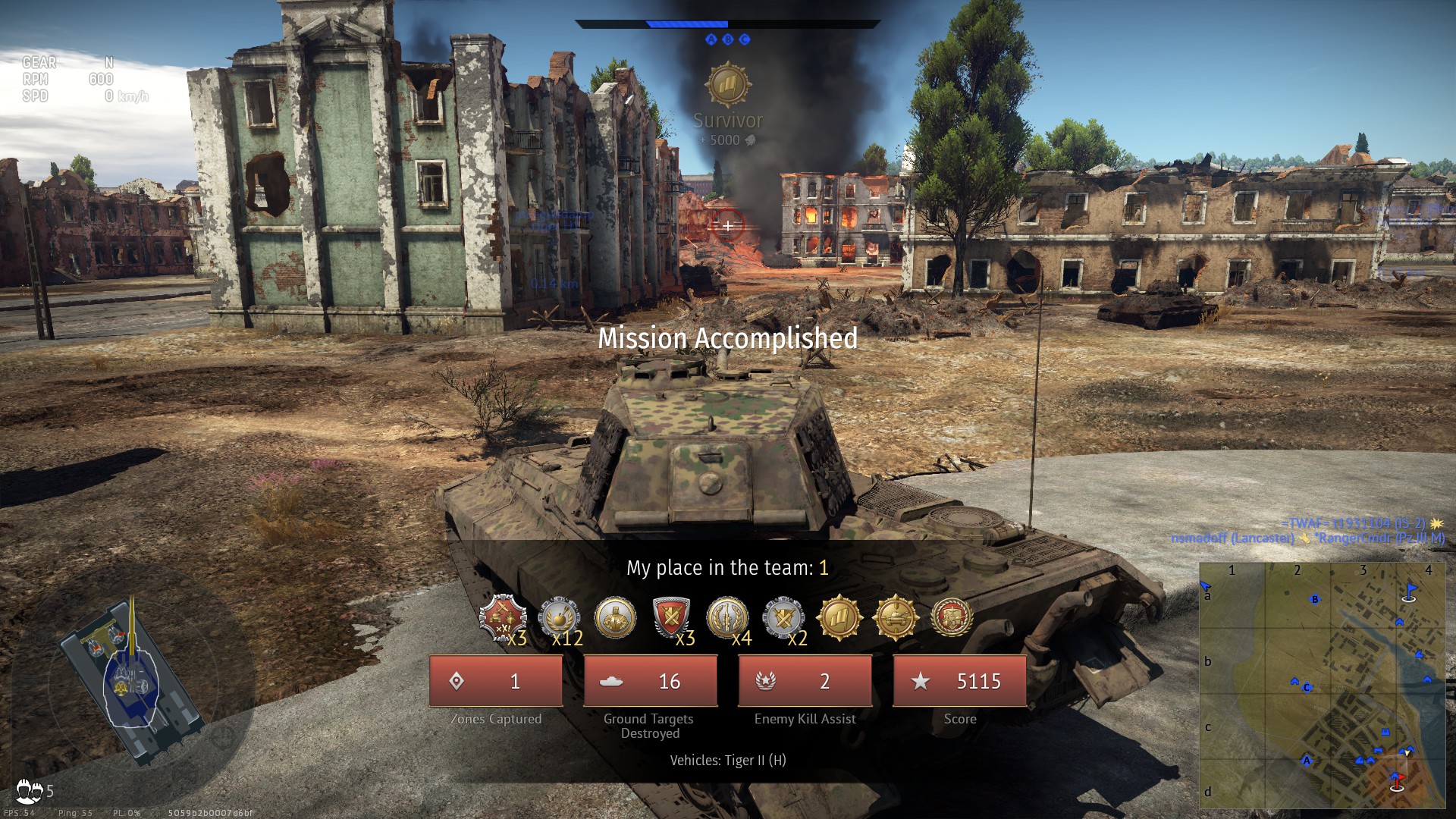Select the silver apple-and-arrow medal marked x12
Image resolution: width=1456 pixels, height=819 pixels.
point(559,618)
